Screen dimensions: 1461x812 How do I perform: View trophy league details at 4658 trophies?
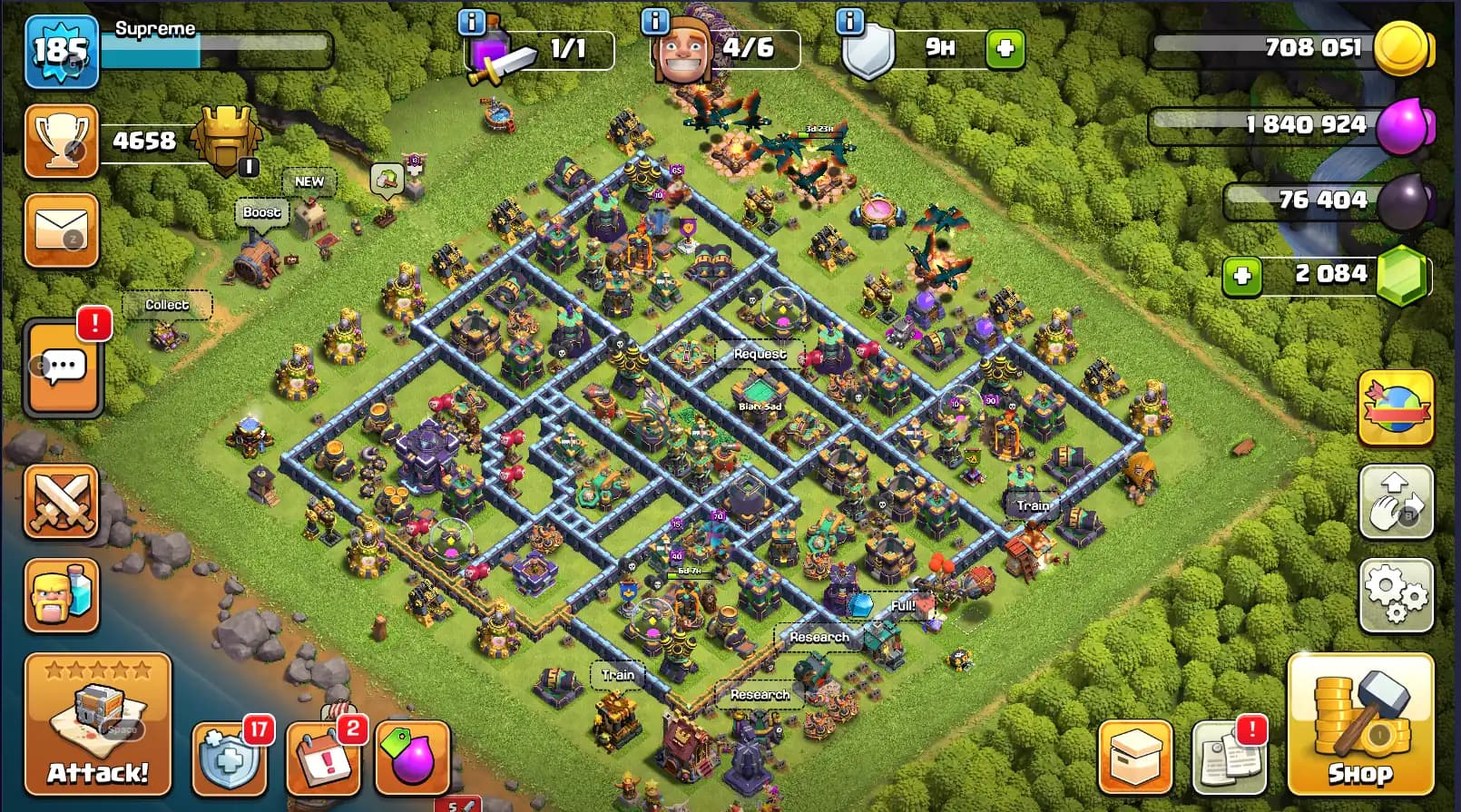pyautogui.click(x=61, y=141)
